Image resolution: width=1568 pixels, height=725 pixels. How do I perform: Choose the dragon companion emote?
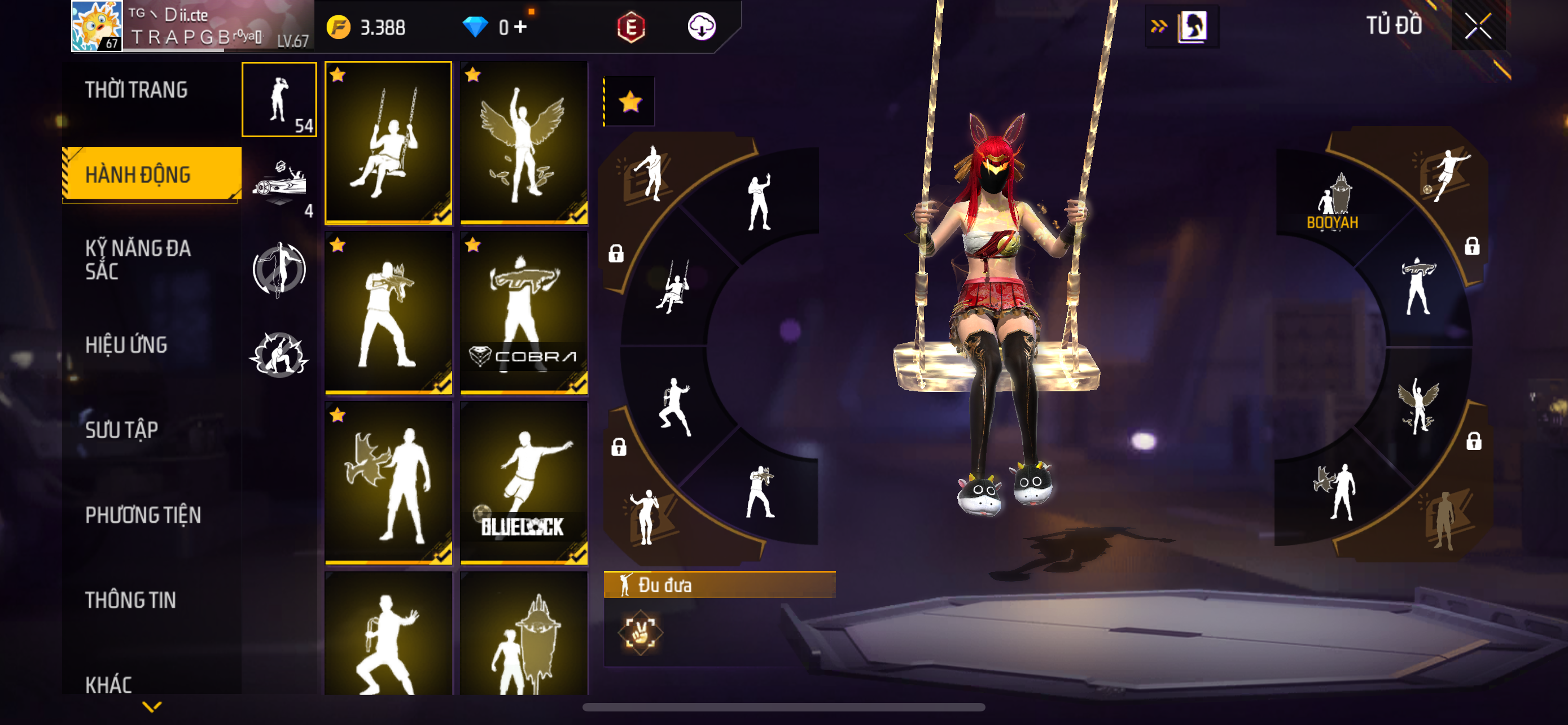coord(388,483)
